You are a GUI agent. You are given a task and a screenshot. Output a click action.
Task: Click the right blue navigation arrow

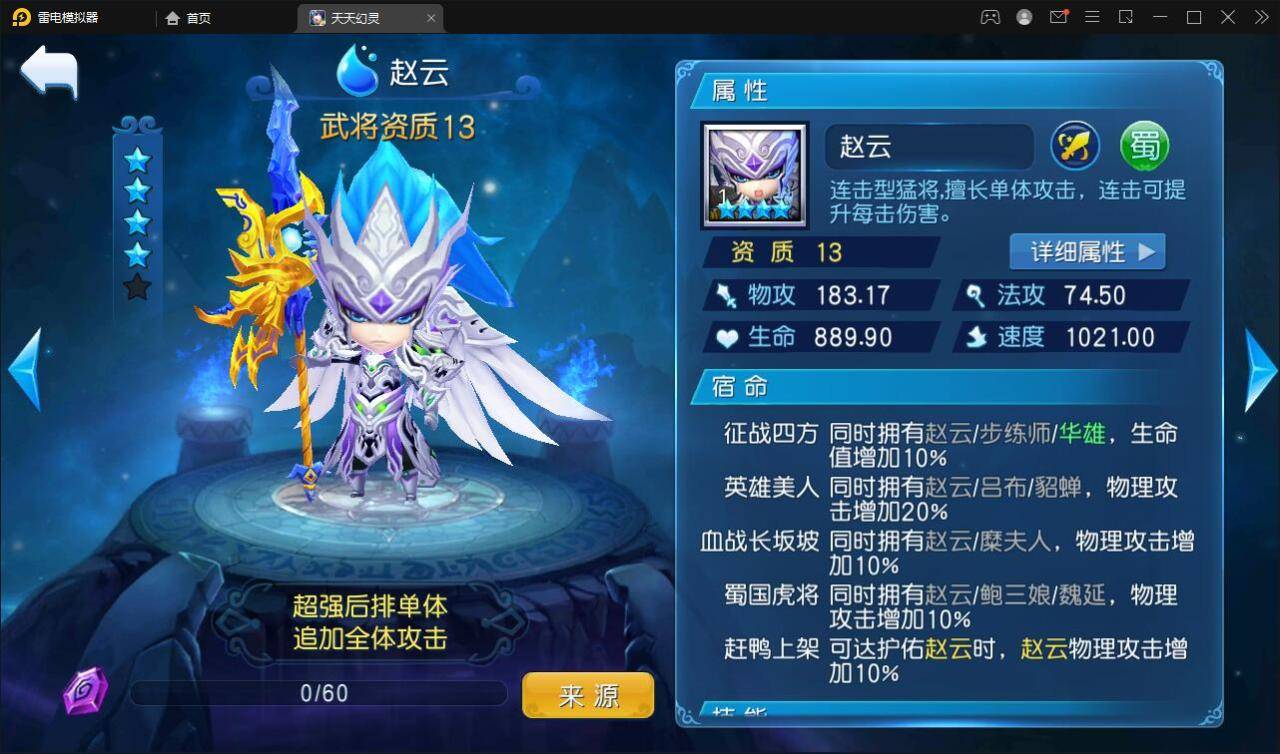(x=1258, y=370)
